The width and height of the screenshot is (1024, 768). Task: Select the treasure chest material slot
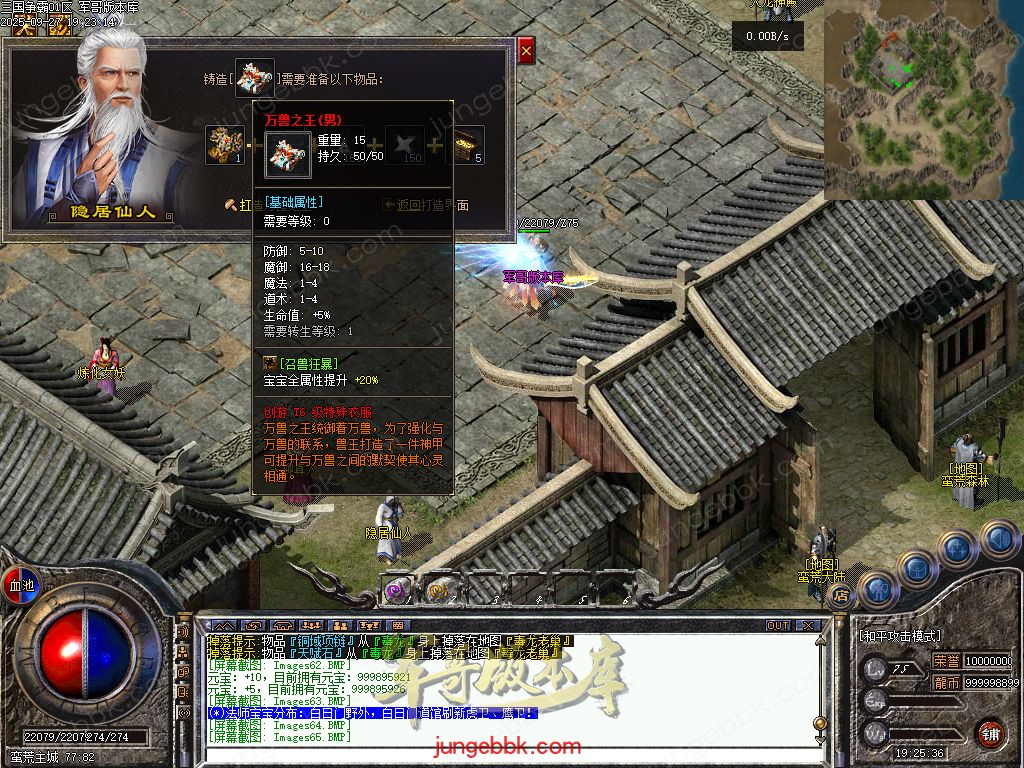[x=465, y=145]
